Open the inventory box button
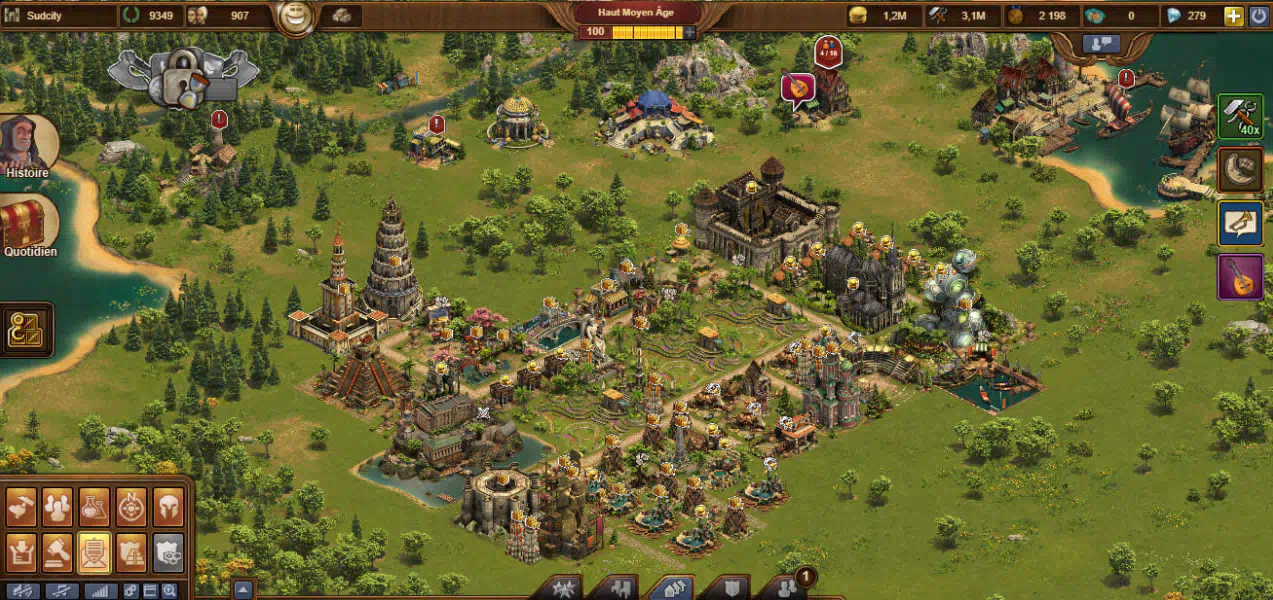The width and height of the screenshot is (1273, 600). [x=22, y=552]
